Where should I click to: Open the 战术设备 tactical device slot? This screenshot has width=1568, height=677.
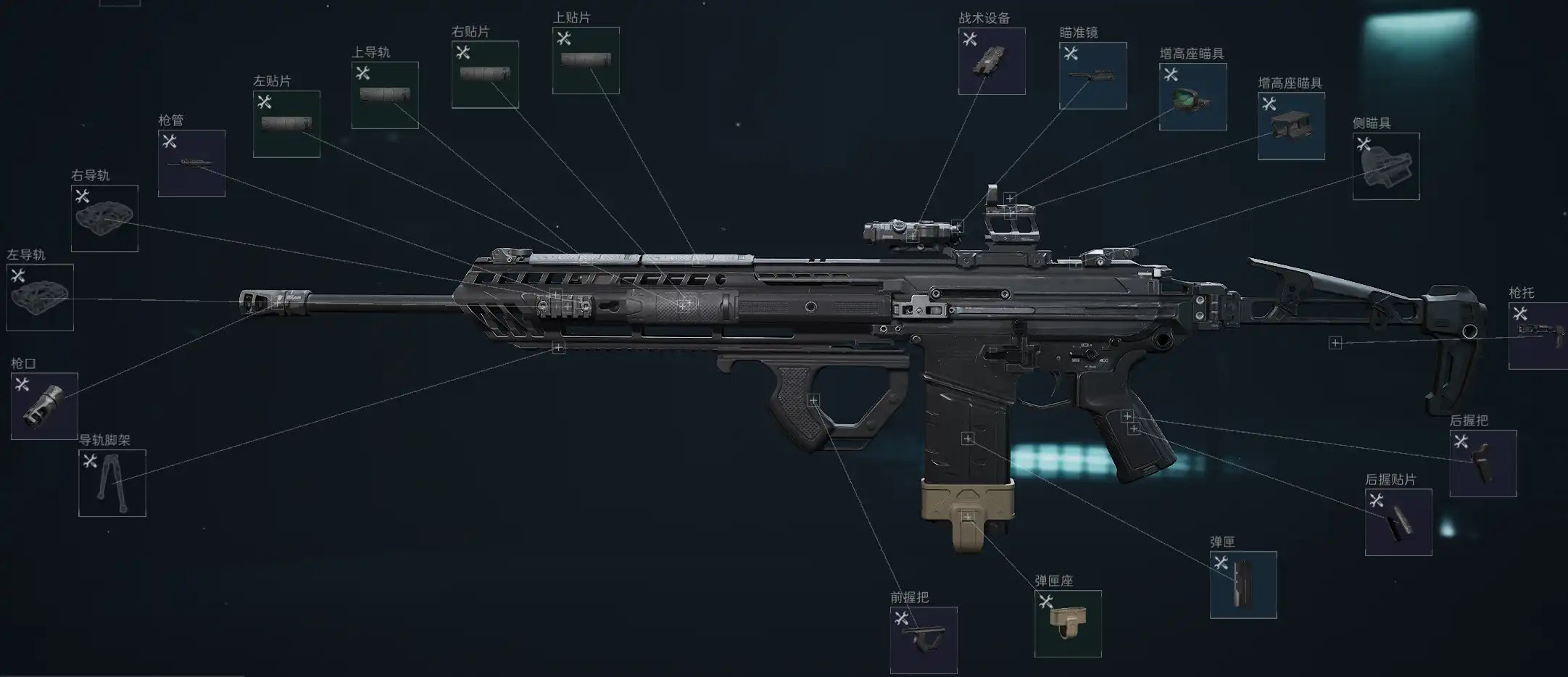pyautogui.click(x=992, y=62)
